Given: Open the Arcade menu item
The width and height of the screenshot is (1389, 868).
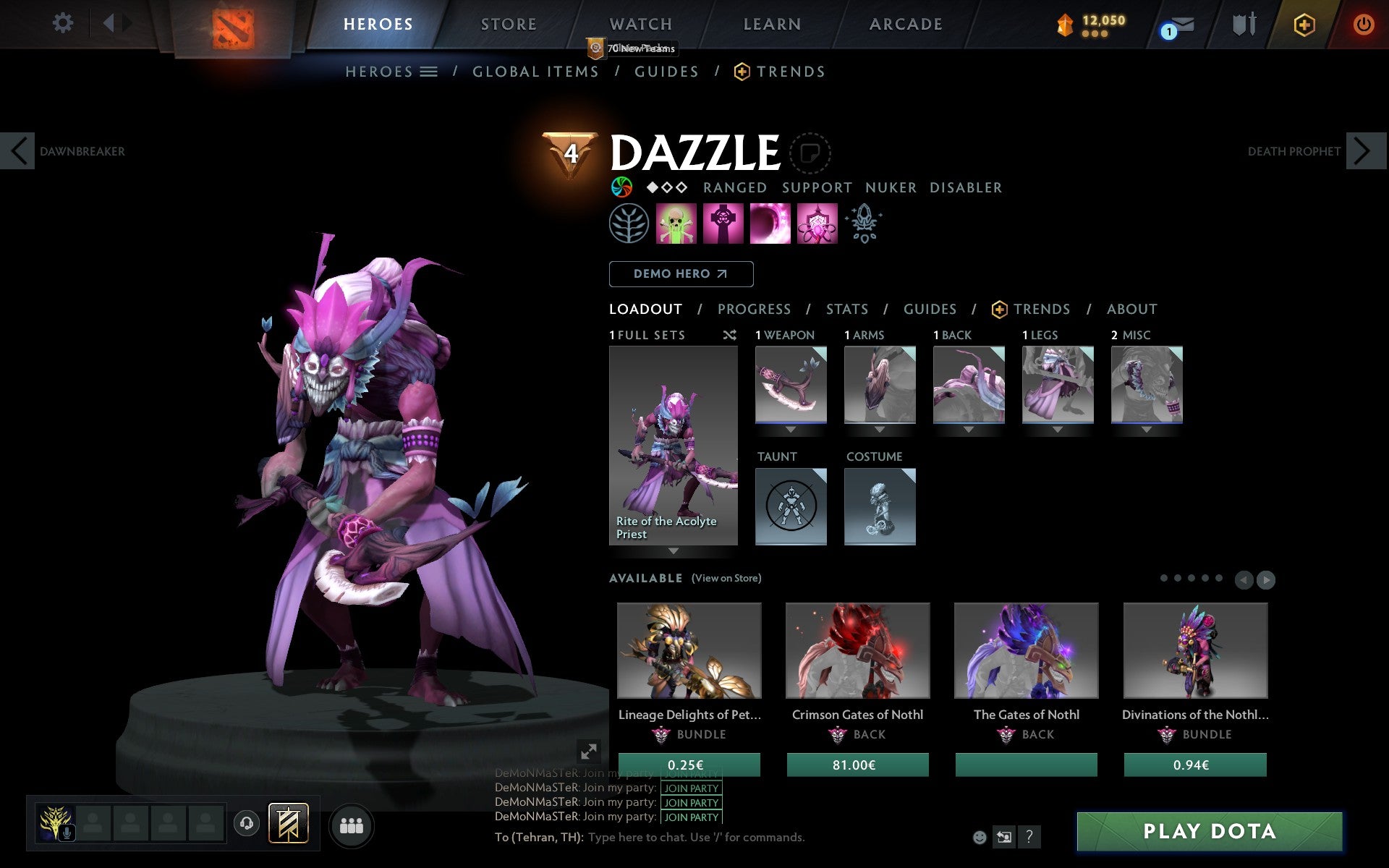Looking at the screenshot, I should pos(905,24).
